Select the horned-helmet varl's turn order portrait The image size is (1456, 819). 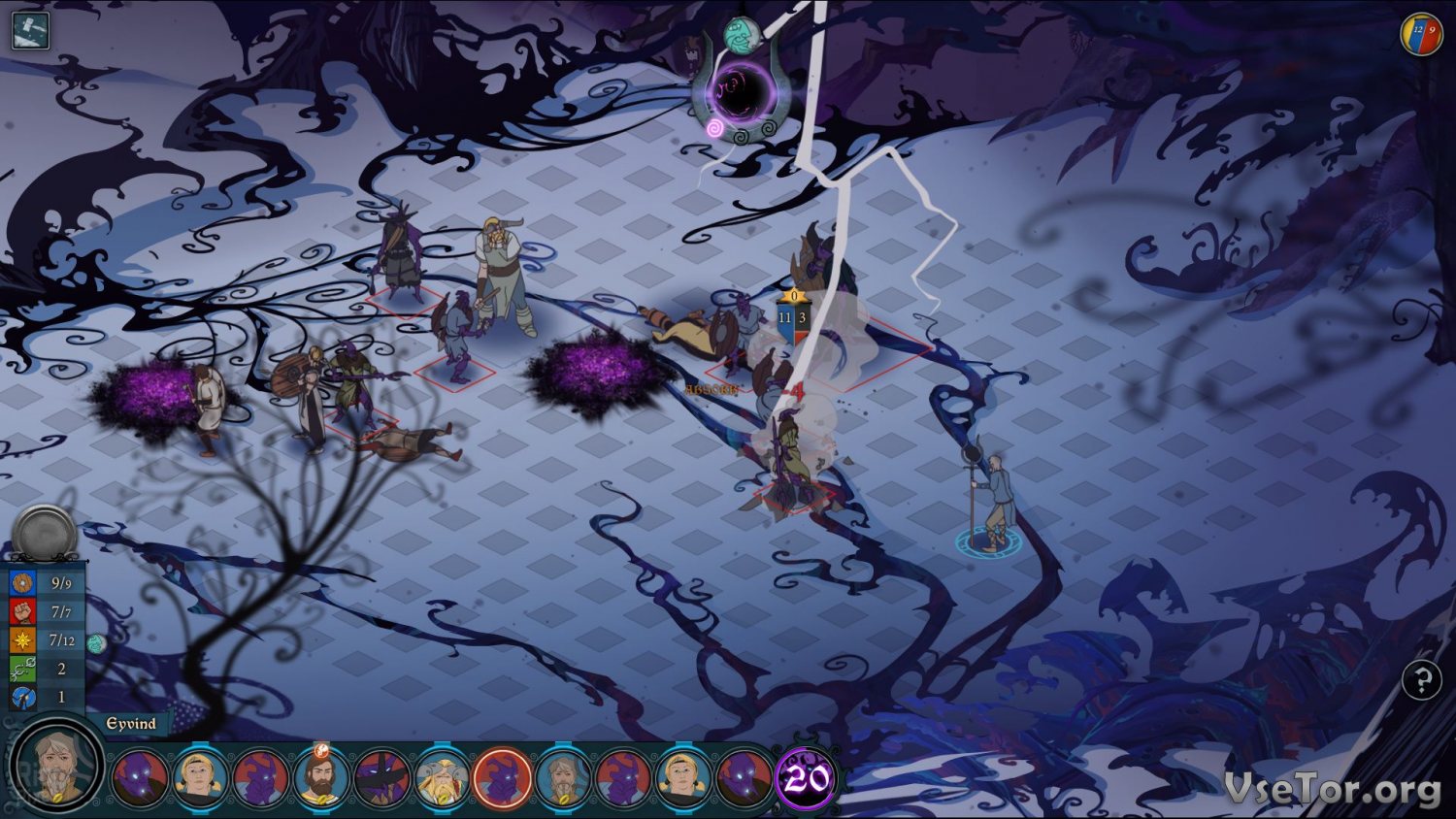pos(442,778)
